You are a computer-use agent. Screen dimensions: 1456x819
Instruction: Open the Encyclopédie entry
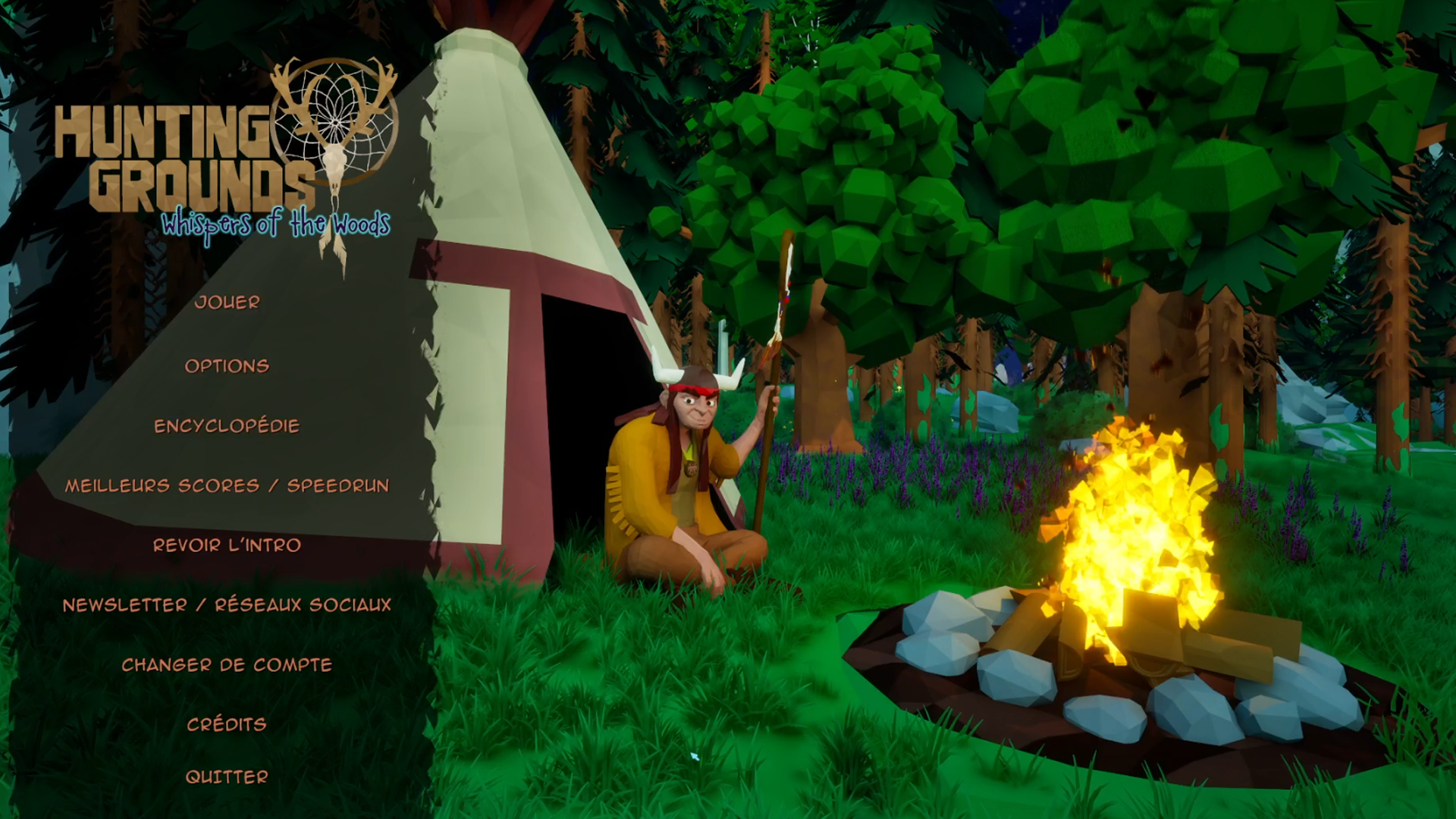point(227,426)
